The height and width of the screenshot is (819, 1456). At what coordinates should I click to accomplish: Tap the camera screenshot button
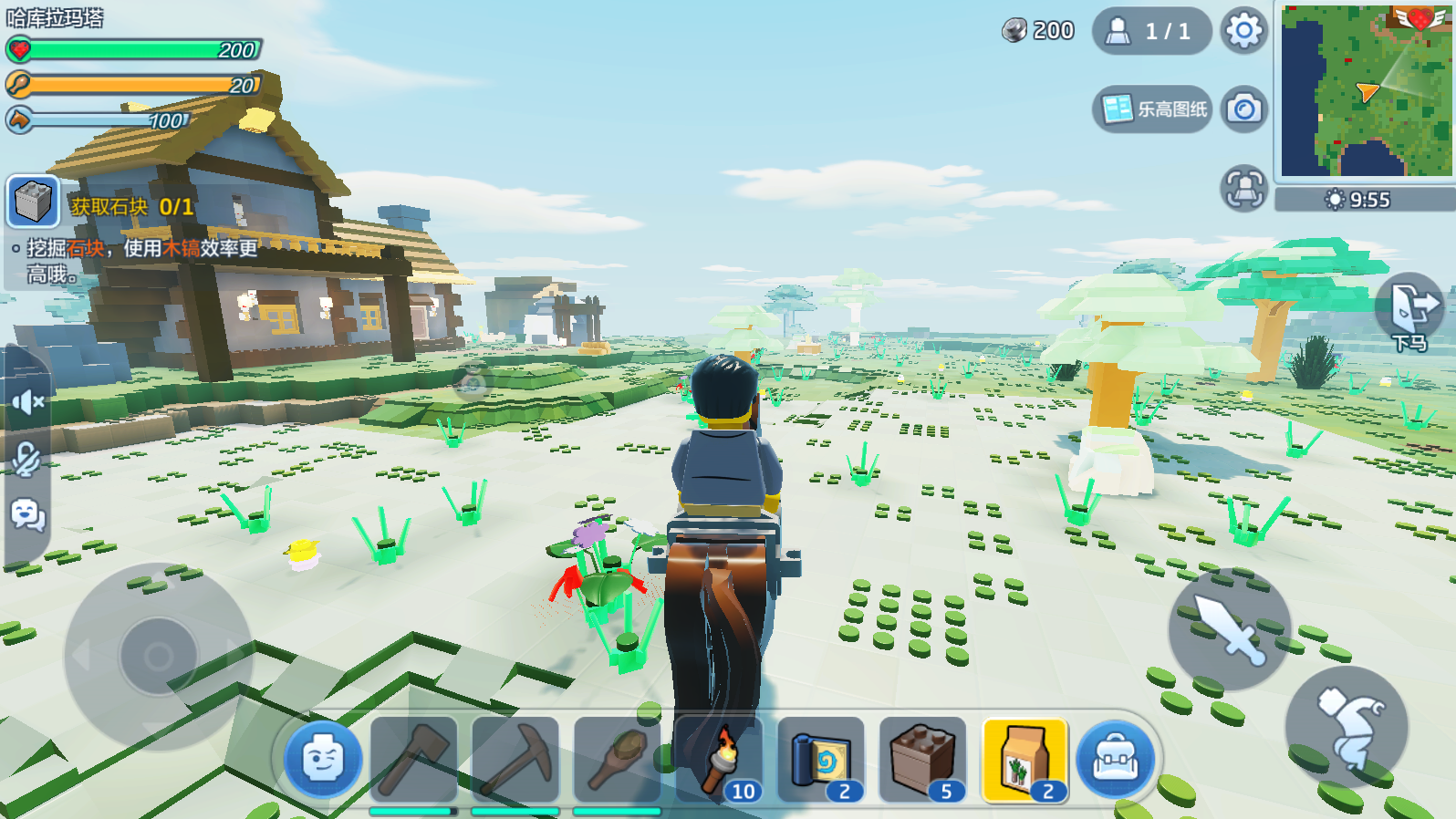point(1244,109)
